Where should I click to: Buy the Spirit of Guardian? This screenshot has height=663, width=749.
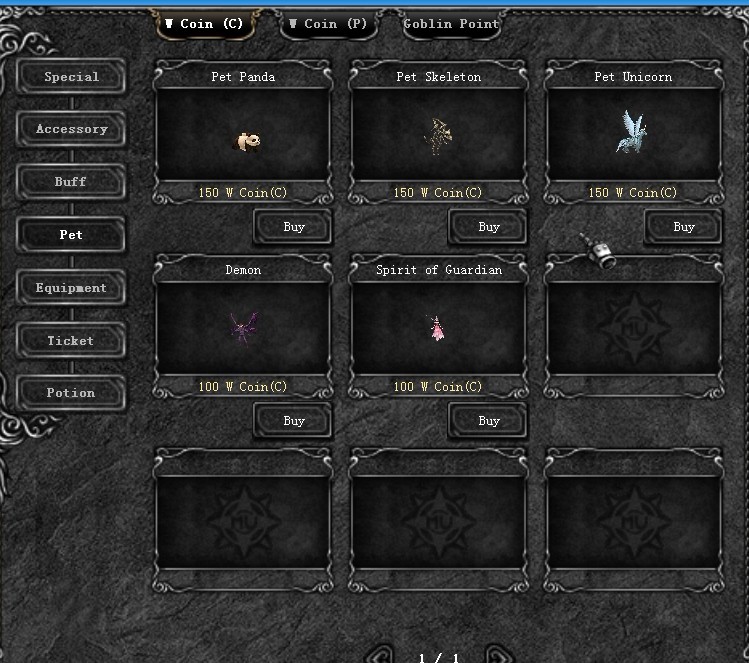488,421
